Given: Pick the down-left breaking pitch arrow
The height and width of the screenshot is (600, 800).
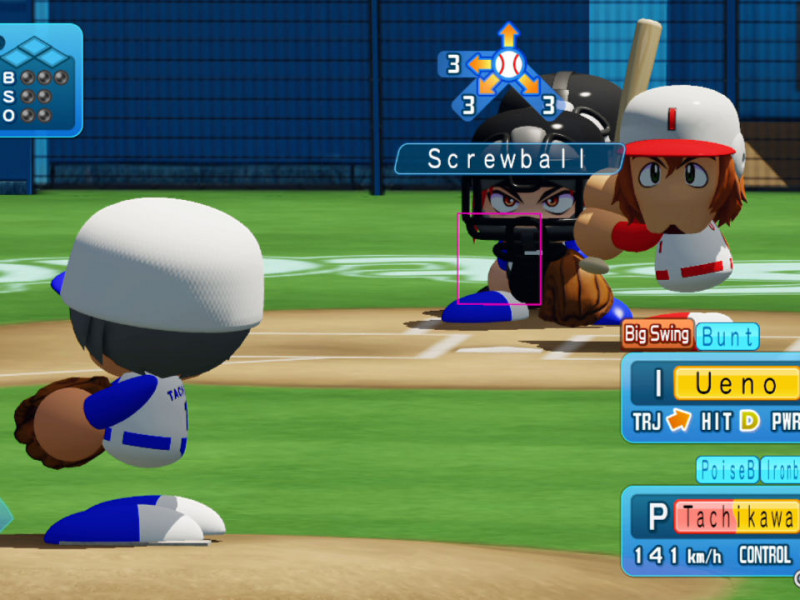Looking at the screenshot, I should tap(489, 84).
